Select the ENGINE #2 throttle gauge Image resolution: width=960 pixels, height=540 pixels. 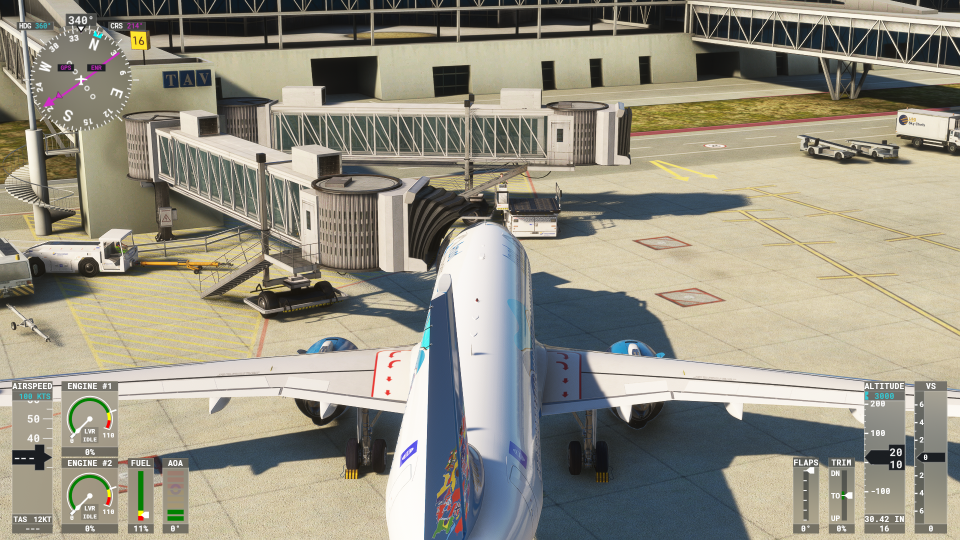89,494
